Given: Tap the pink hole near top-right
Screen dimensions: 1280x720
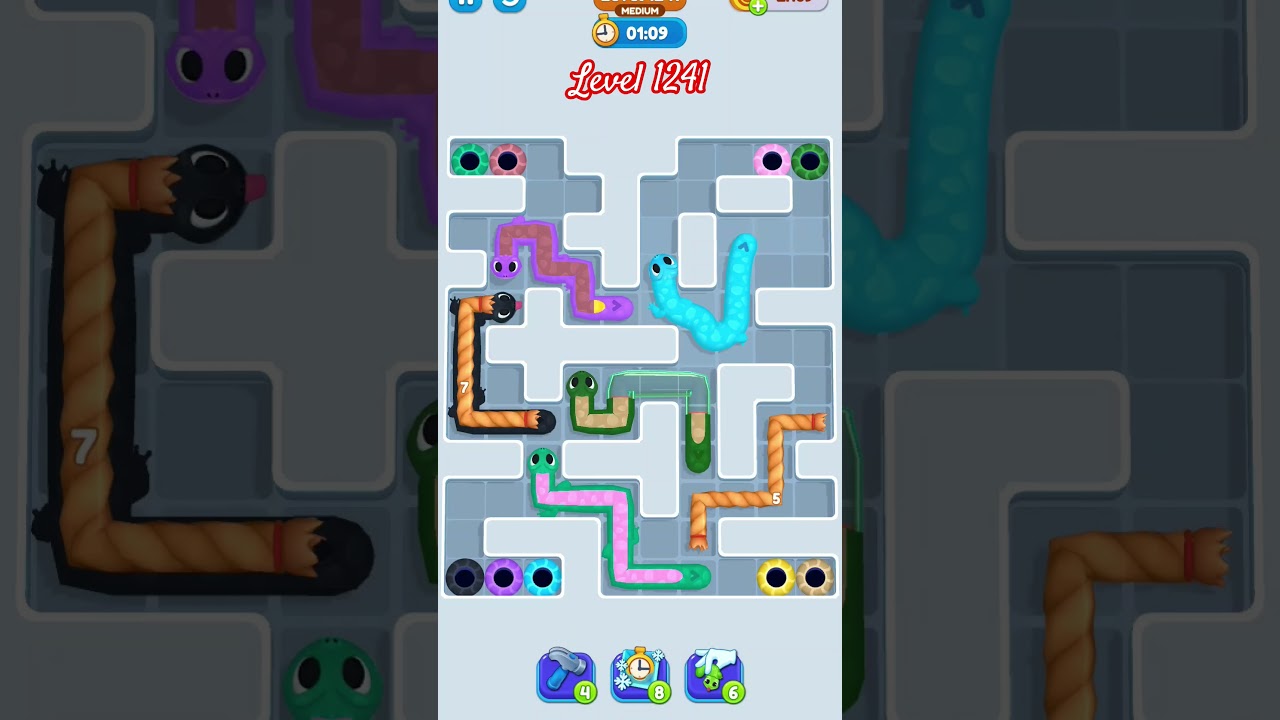Looking at the screenshot, I should [x=772, y=160].
